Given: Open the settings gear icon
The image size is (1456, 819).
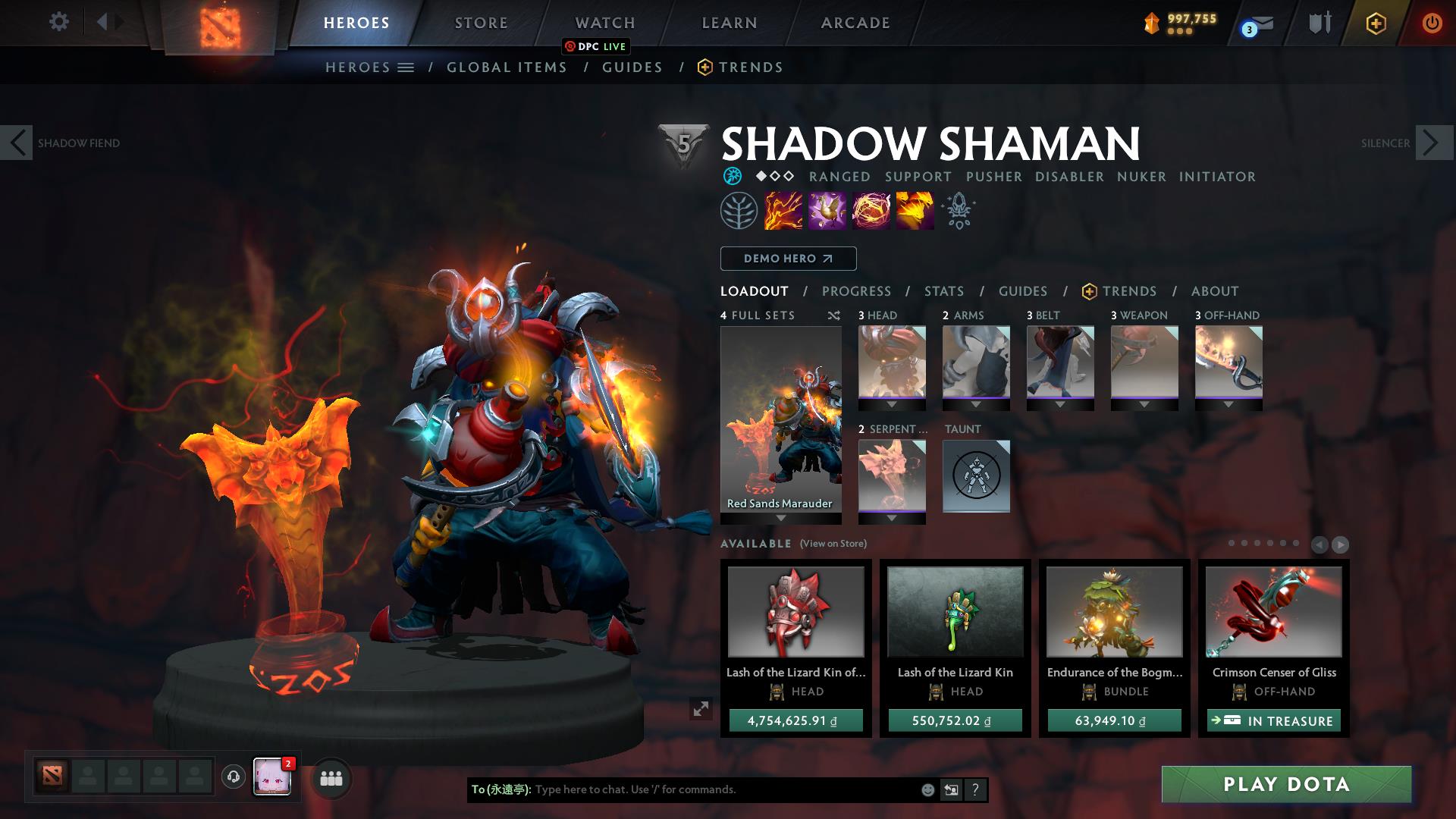Looking at the screenshot, I should 59,22.
